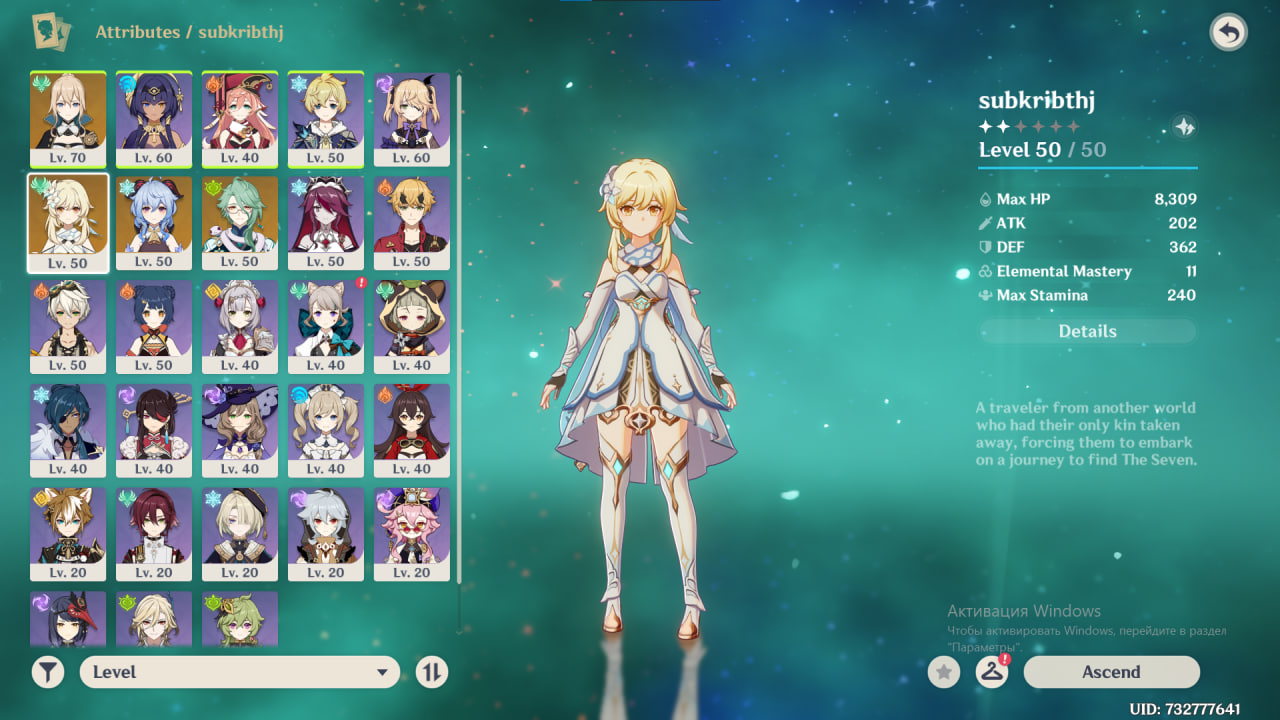Pick Ganyu from the character list

click(154, 222)
